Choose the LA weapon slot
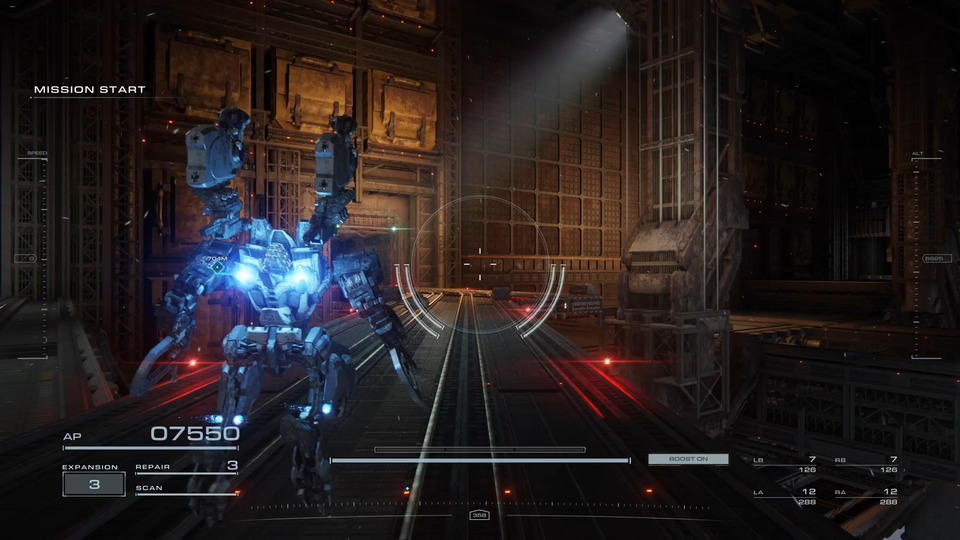960x540 pixels. (785, 496)
